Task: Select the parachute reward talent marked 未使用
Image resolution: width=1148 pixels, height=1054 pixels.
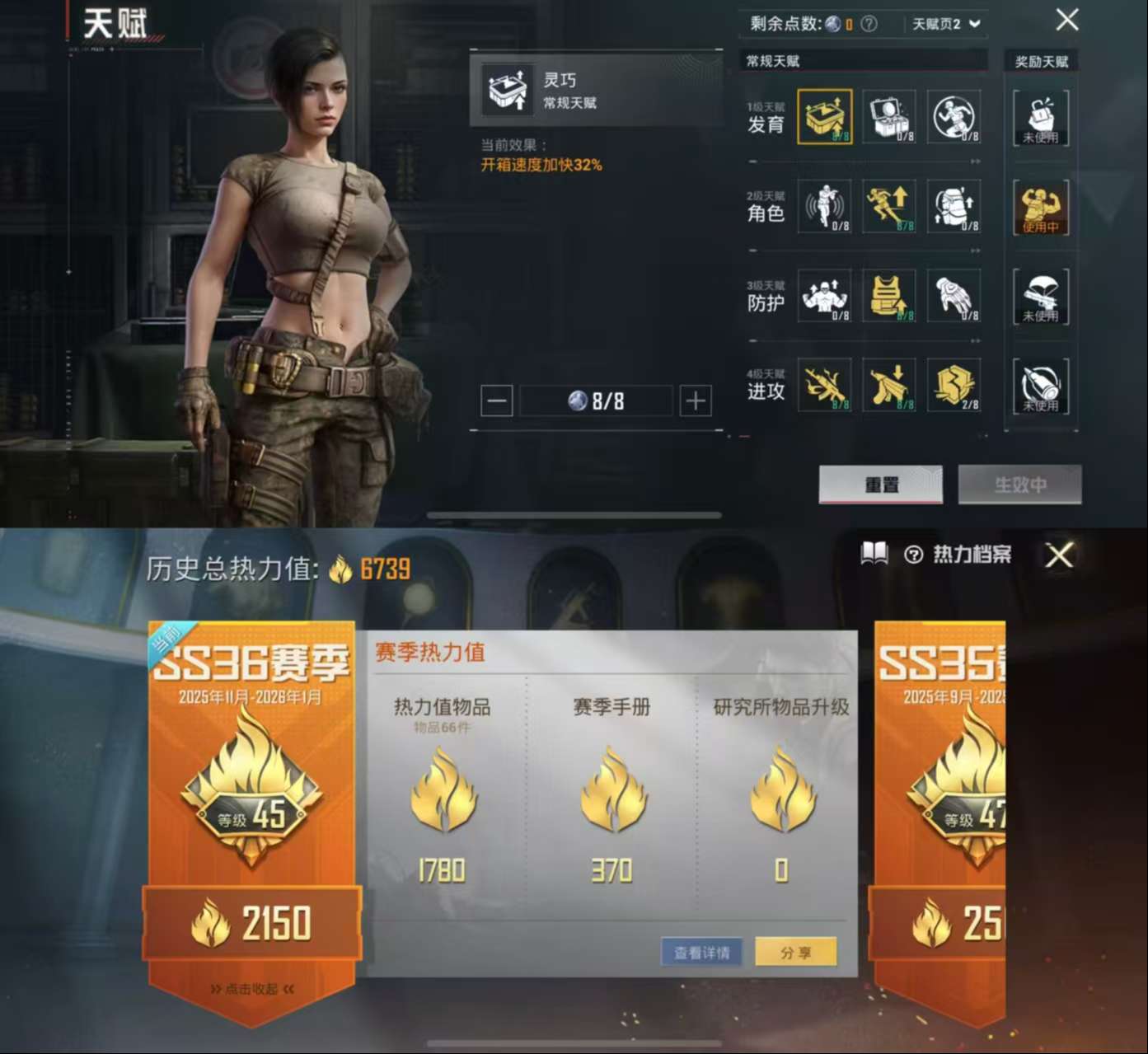Action: 1041,297
